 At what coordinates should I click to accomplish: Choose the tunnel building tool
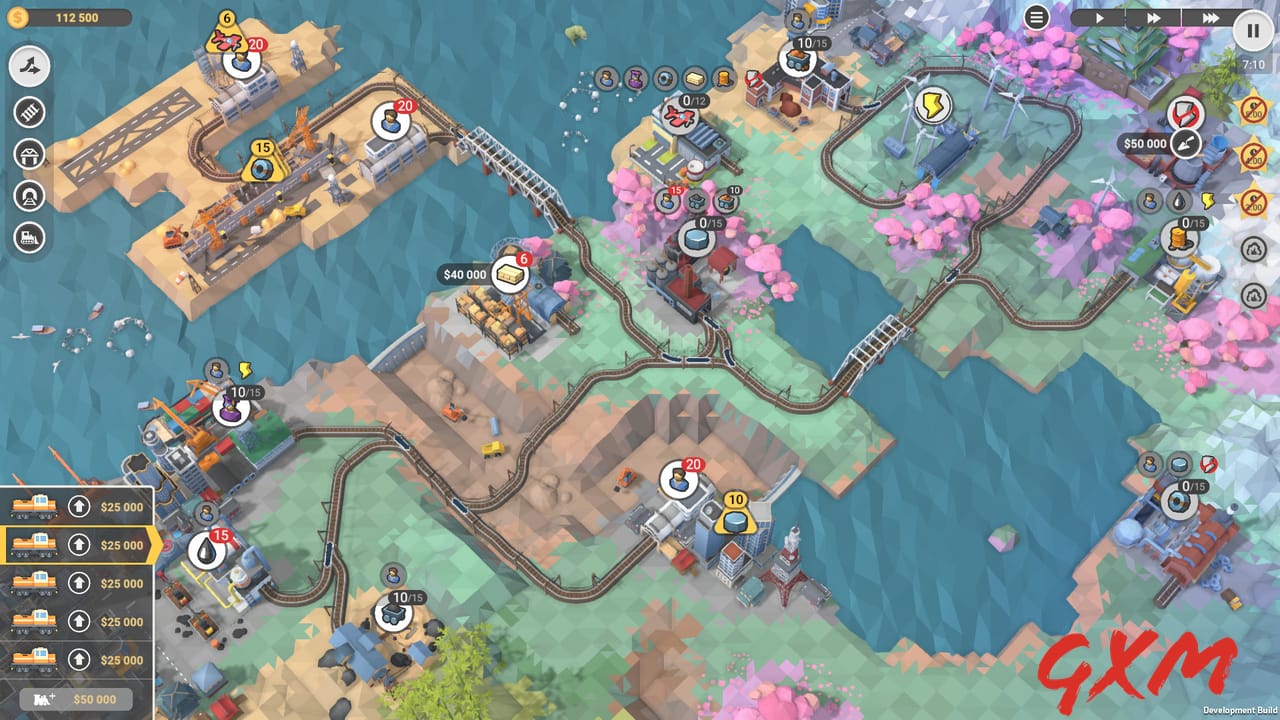[29, 197]
